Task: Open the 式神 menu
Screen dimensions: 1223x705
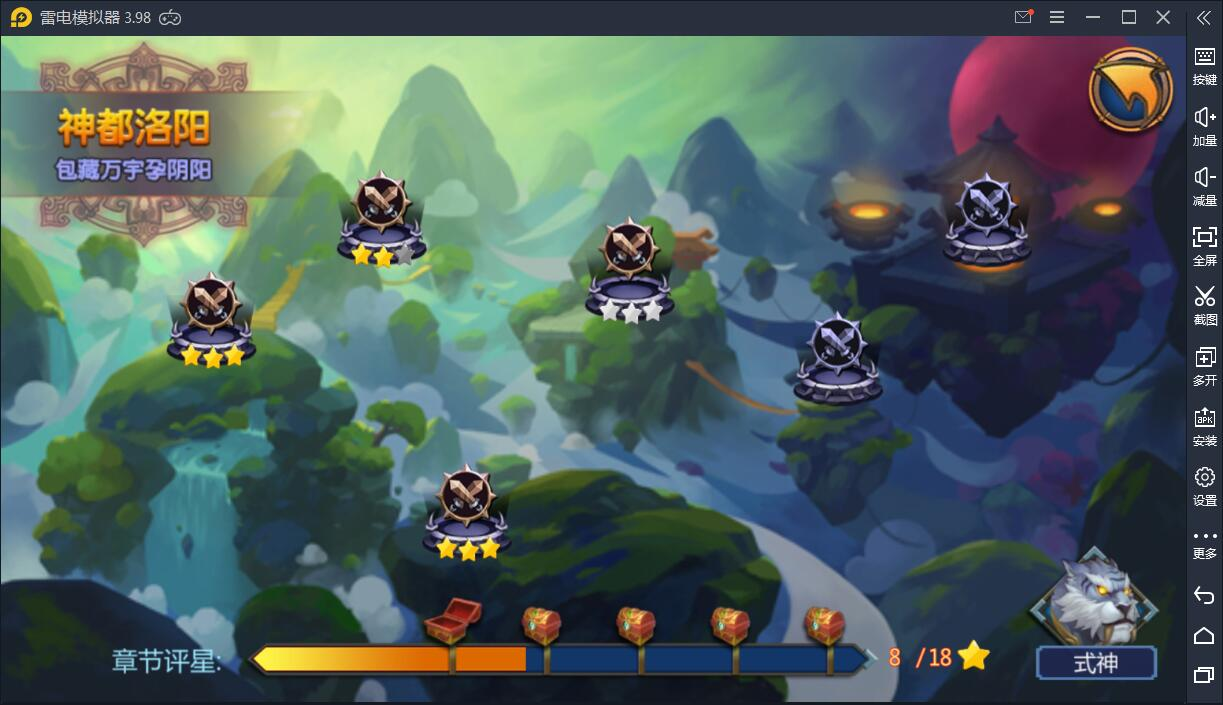Action: click(x=1095, y=662)
